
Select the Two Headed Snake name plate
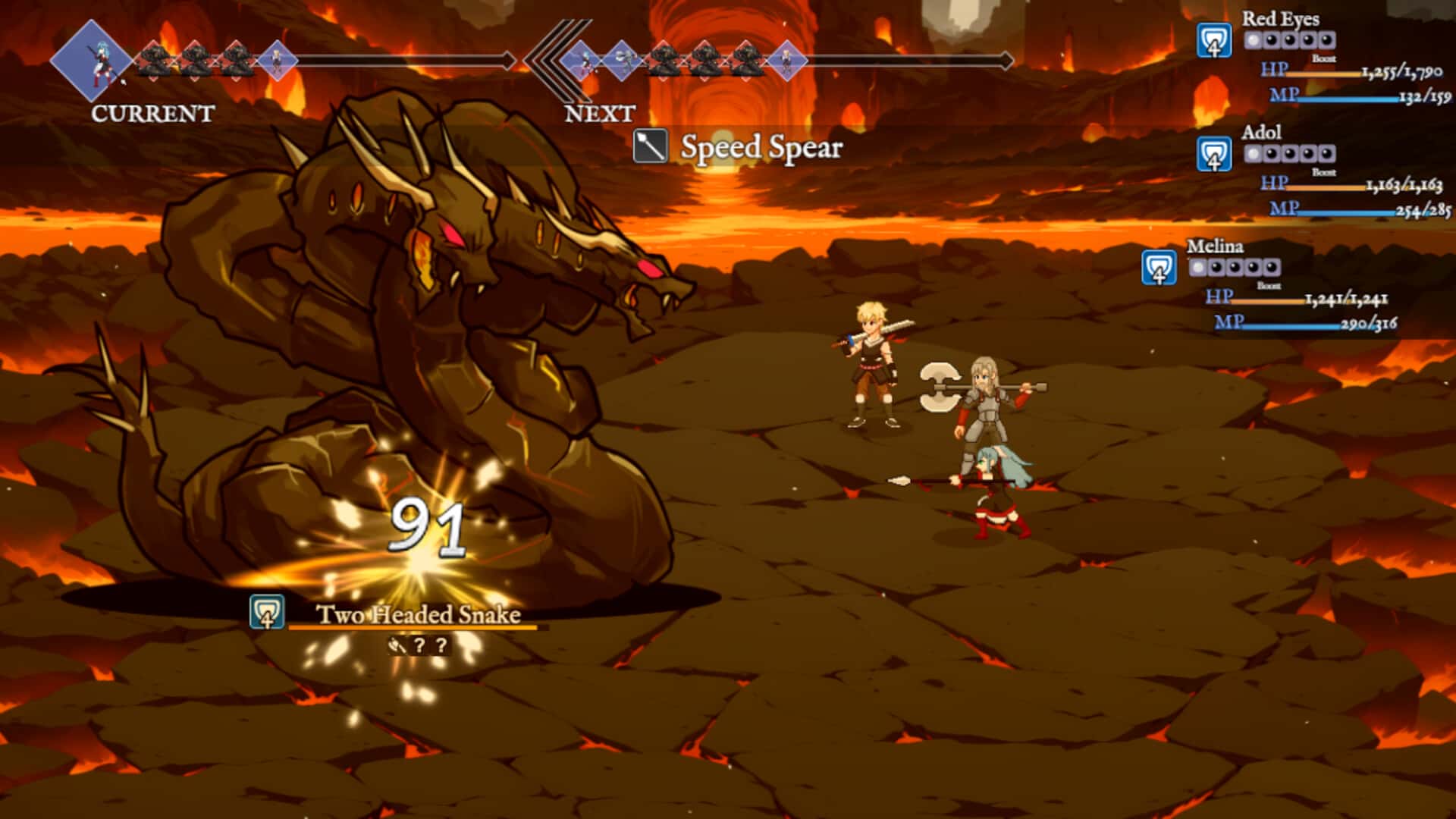pos(418,614)
